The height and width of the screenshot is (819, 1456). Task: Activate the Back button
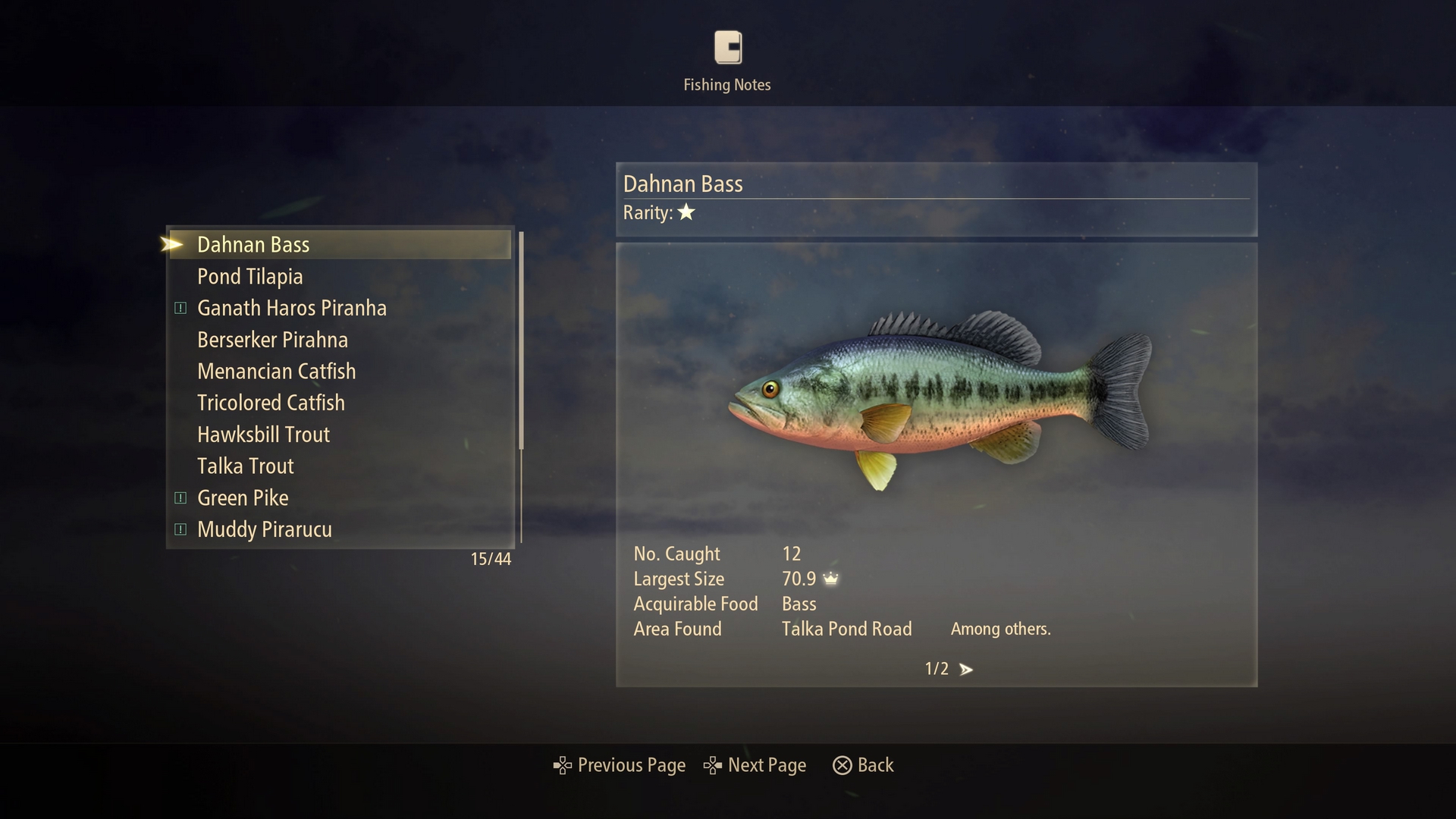(875, 765)
